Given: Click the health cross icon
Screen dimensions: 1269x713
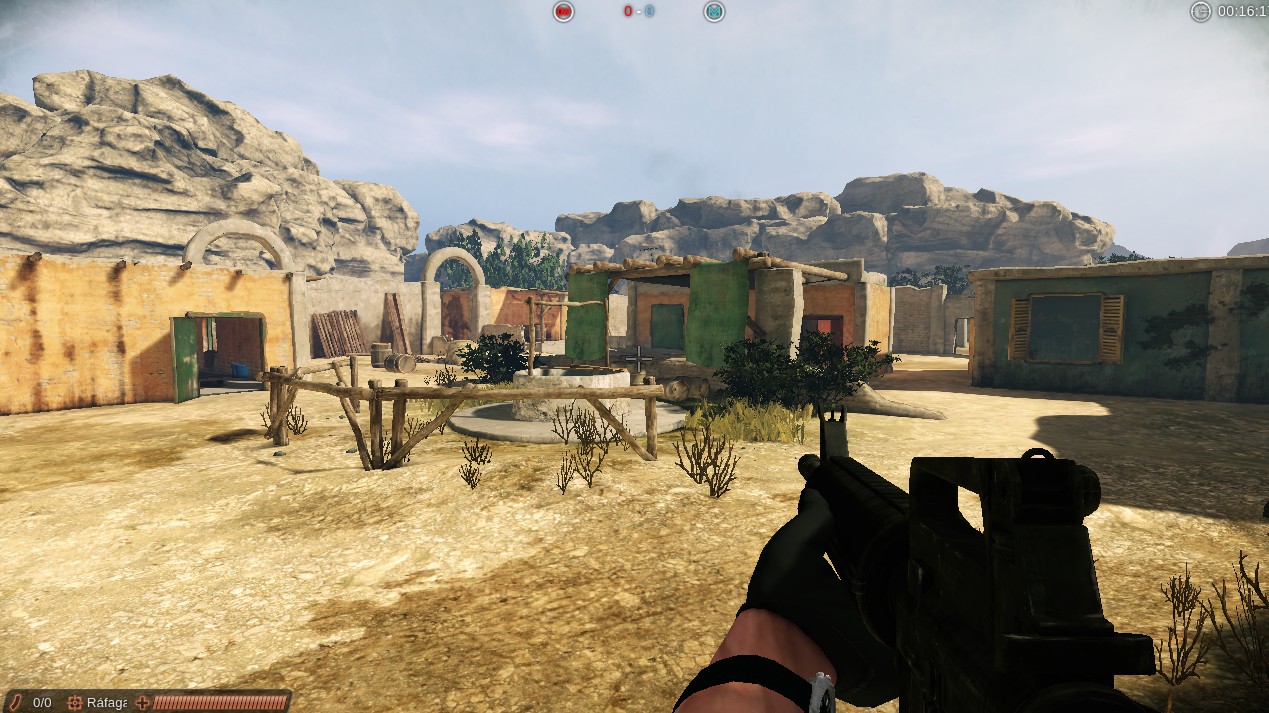Looking at the screenshot, I should [142, 702].
